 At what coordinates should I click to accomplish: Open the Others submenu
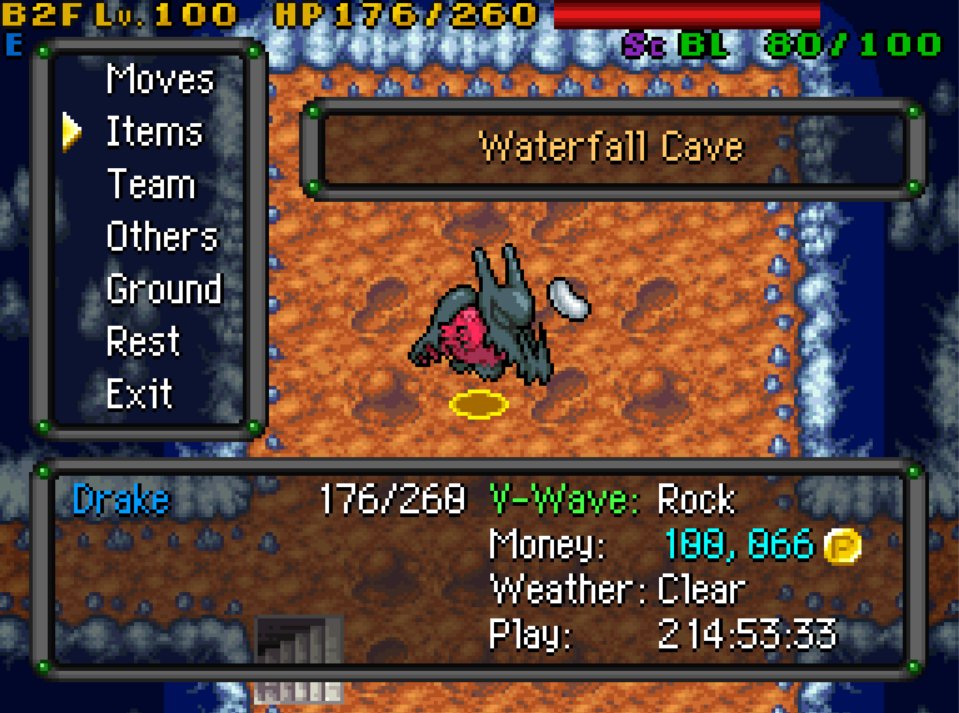pos(161,237)
